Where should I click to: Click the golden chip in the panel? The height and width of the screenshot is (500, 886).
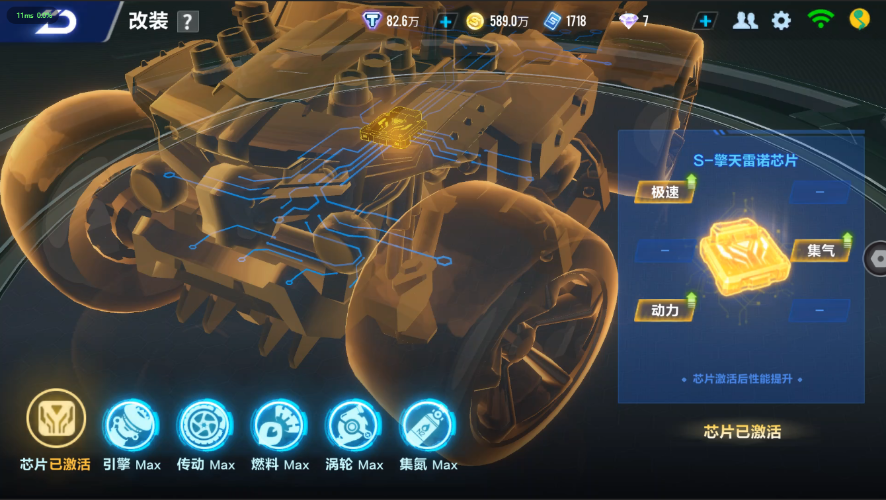click(x=744, y=255)
